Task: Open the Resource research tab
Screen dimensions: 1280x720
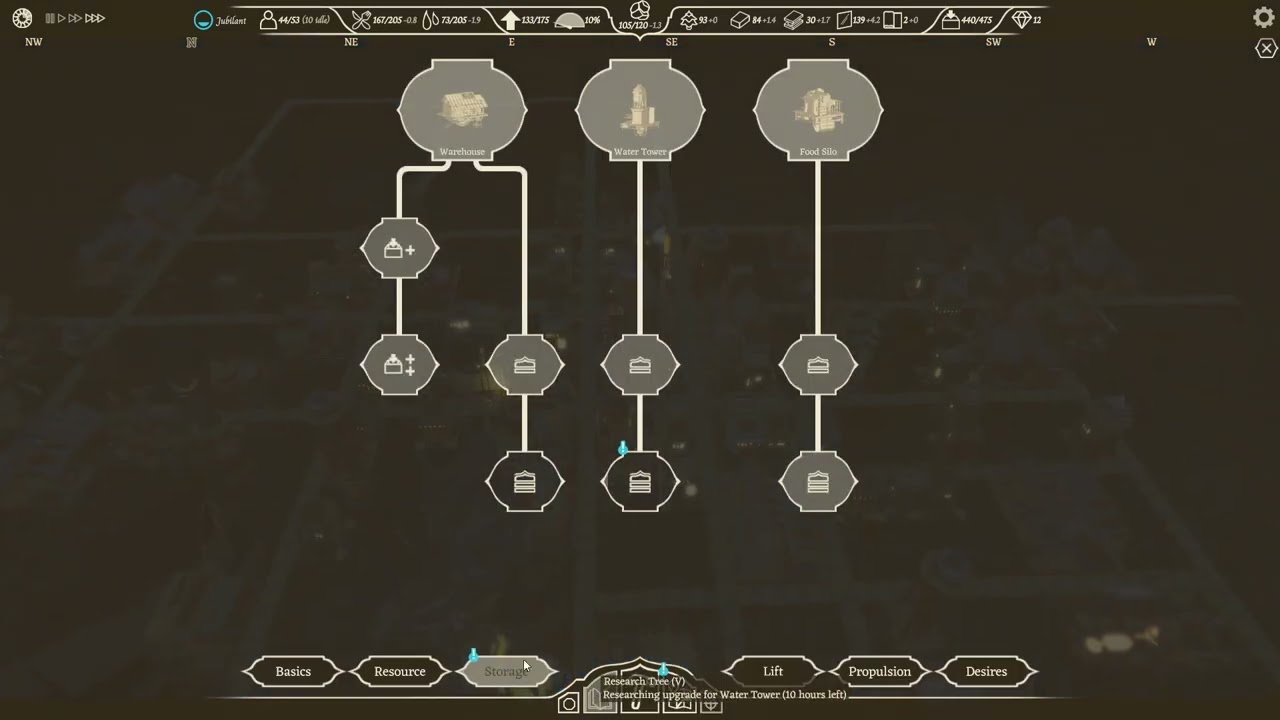Action: 400,671
